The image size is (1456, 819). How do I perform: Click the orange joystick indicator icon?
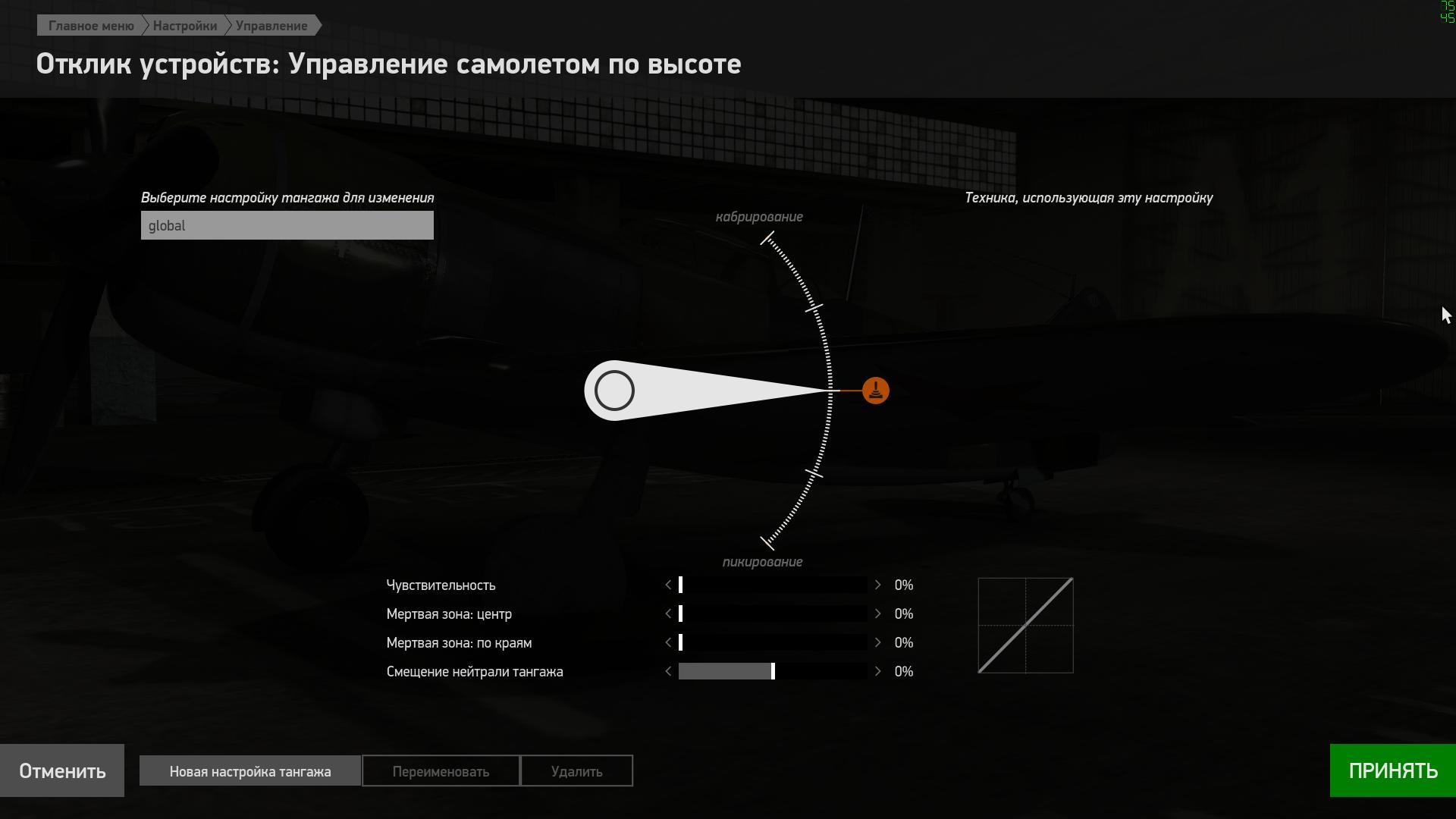(875, 391)
